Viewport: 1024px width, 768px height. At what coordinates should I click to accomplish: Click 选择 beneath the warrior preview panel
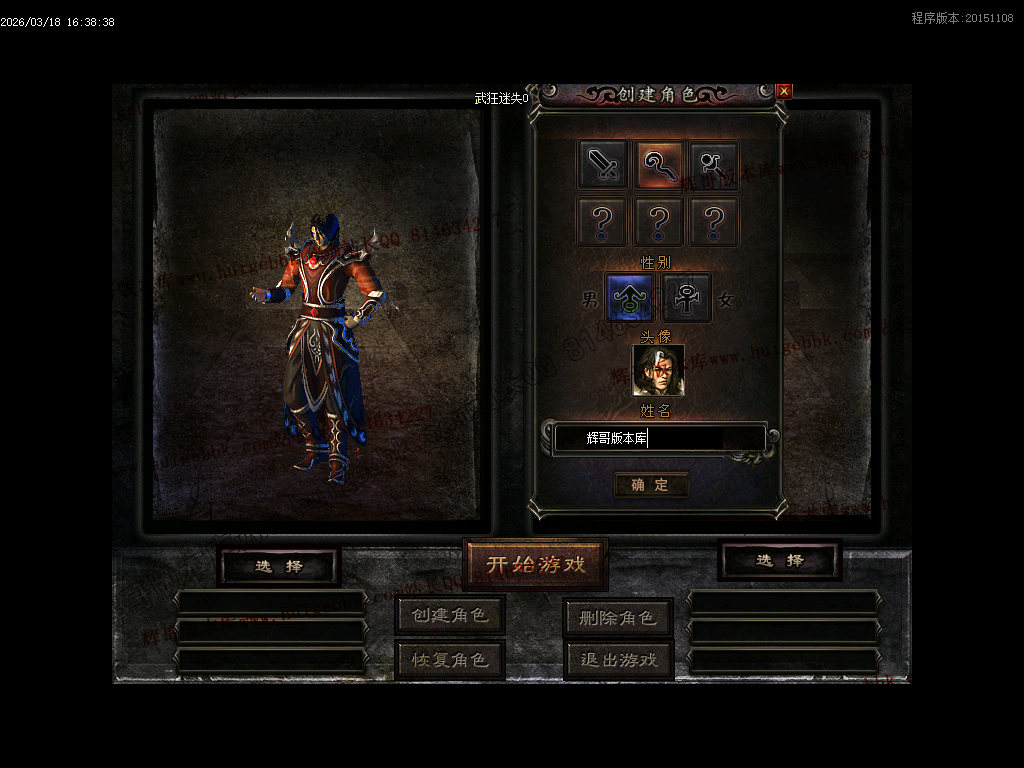[279, 566]
